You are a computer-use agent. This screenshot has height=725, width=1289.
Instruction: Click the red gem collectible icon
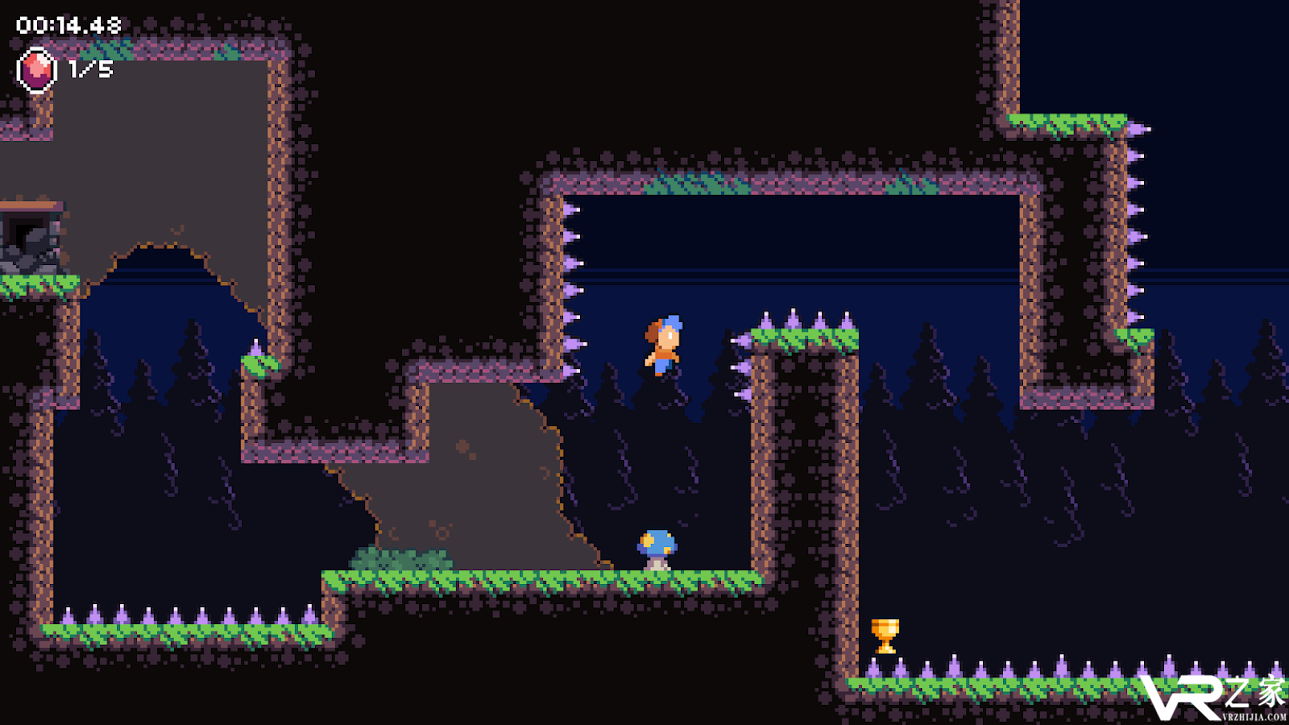(37, 70)
